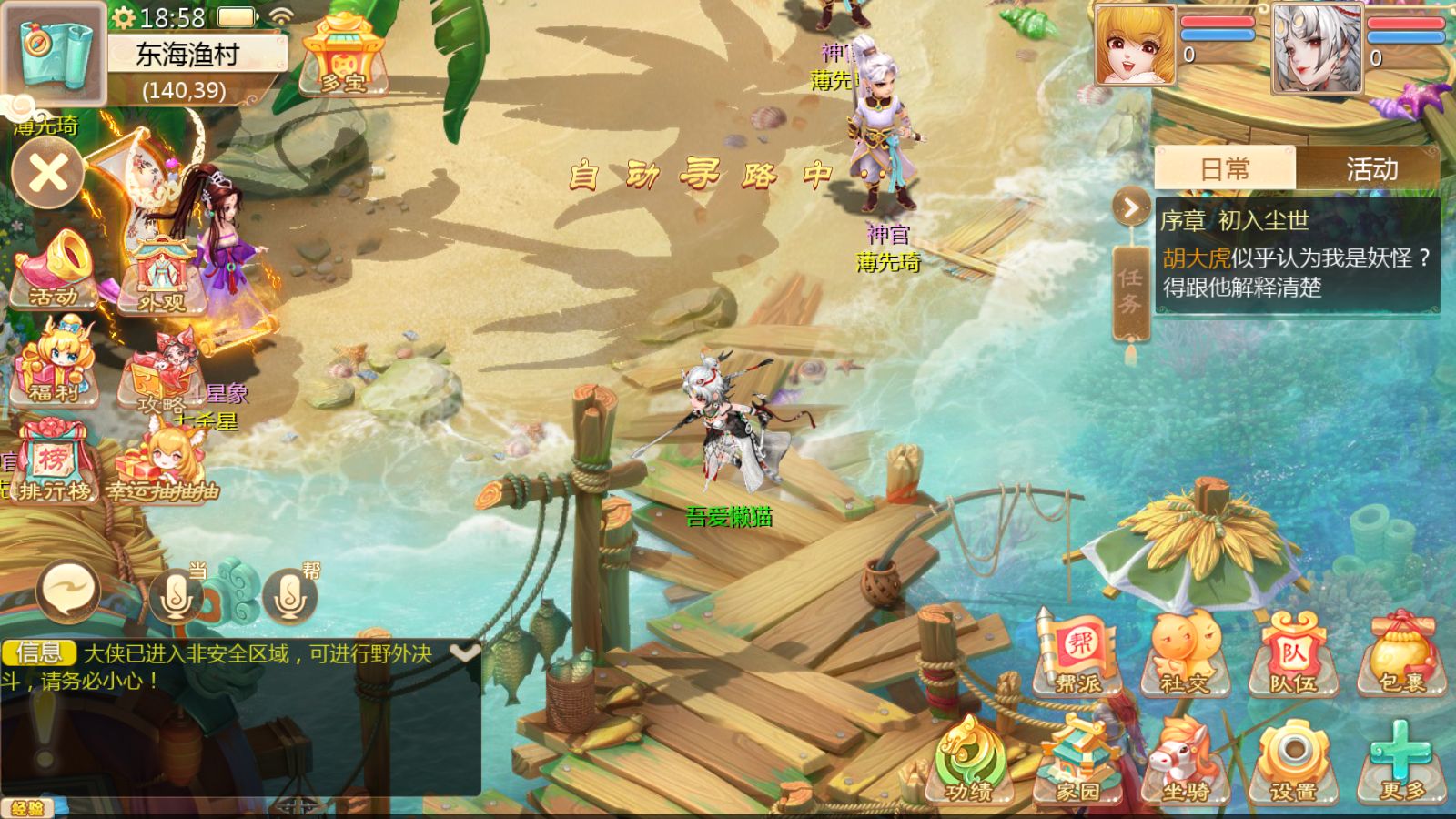
Task: Switch to the 活动 tab in quest panel
Action: pos(1370,169)
